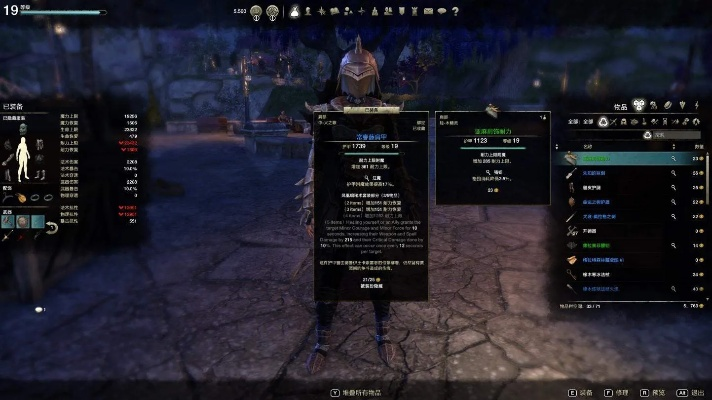Sort inventory by name column header
Screen dimensions: 712x400
588,145
